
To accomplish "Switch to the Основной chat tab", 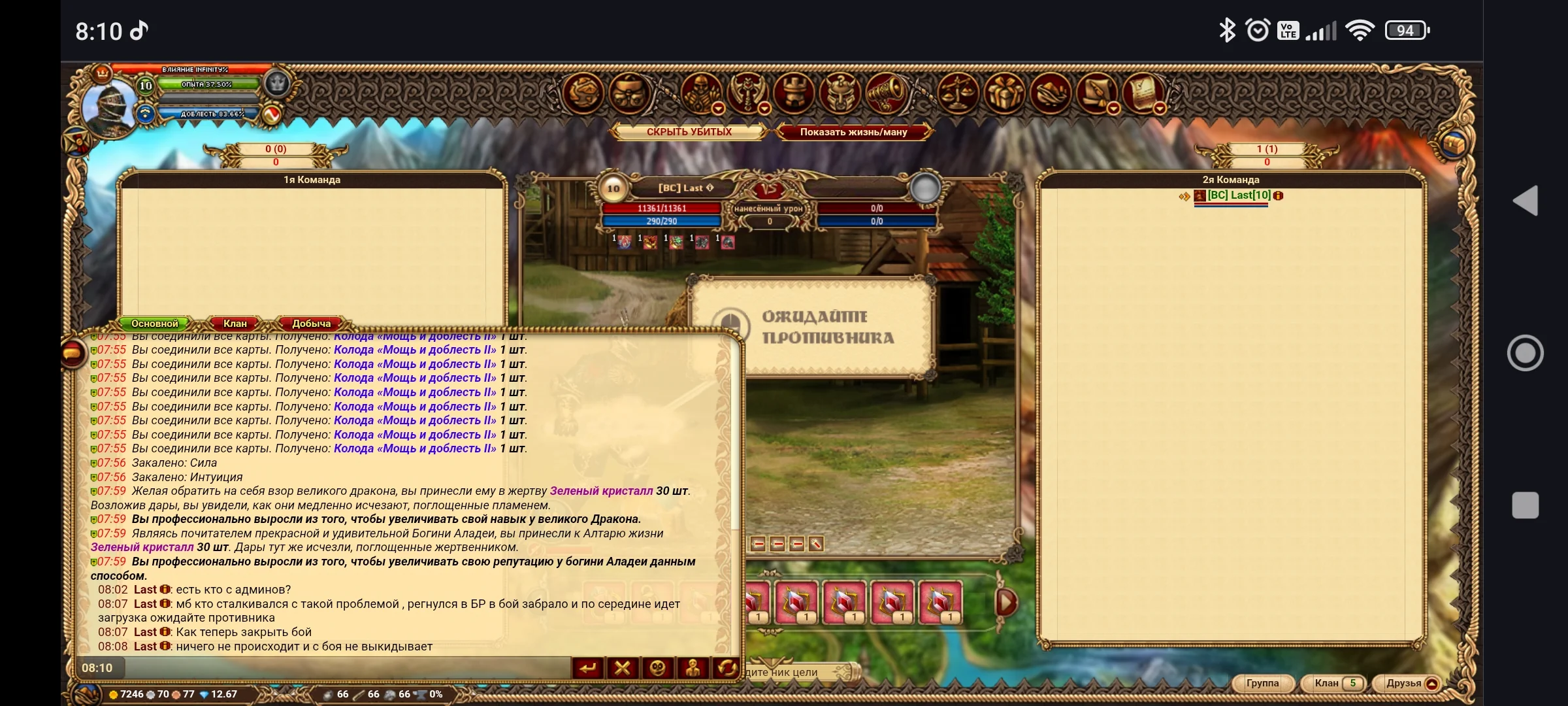I will [x=154, y=324].
